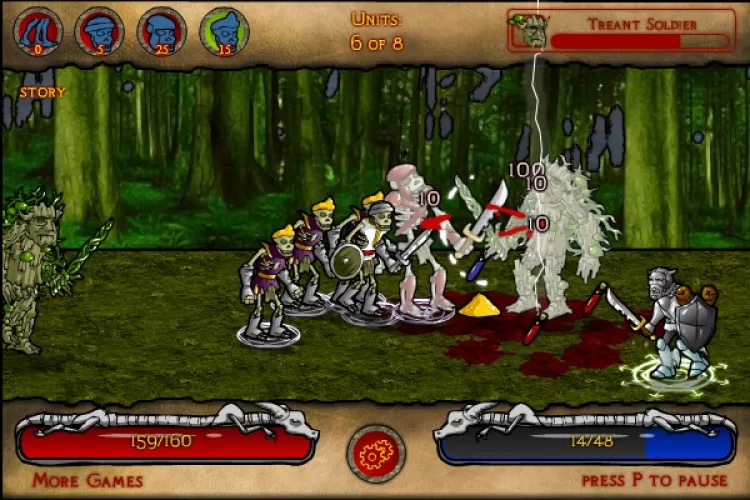Summon the zombie unit costing 5
The height and width of the screenshot is (500, 750).
point(99,31)
